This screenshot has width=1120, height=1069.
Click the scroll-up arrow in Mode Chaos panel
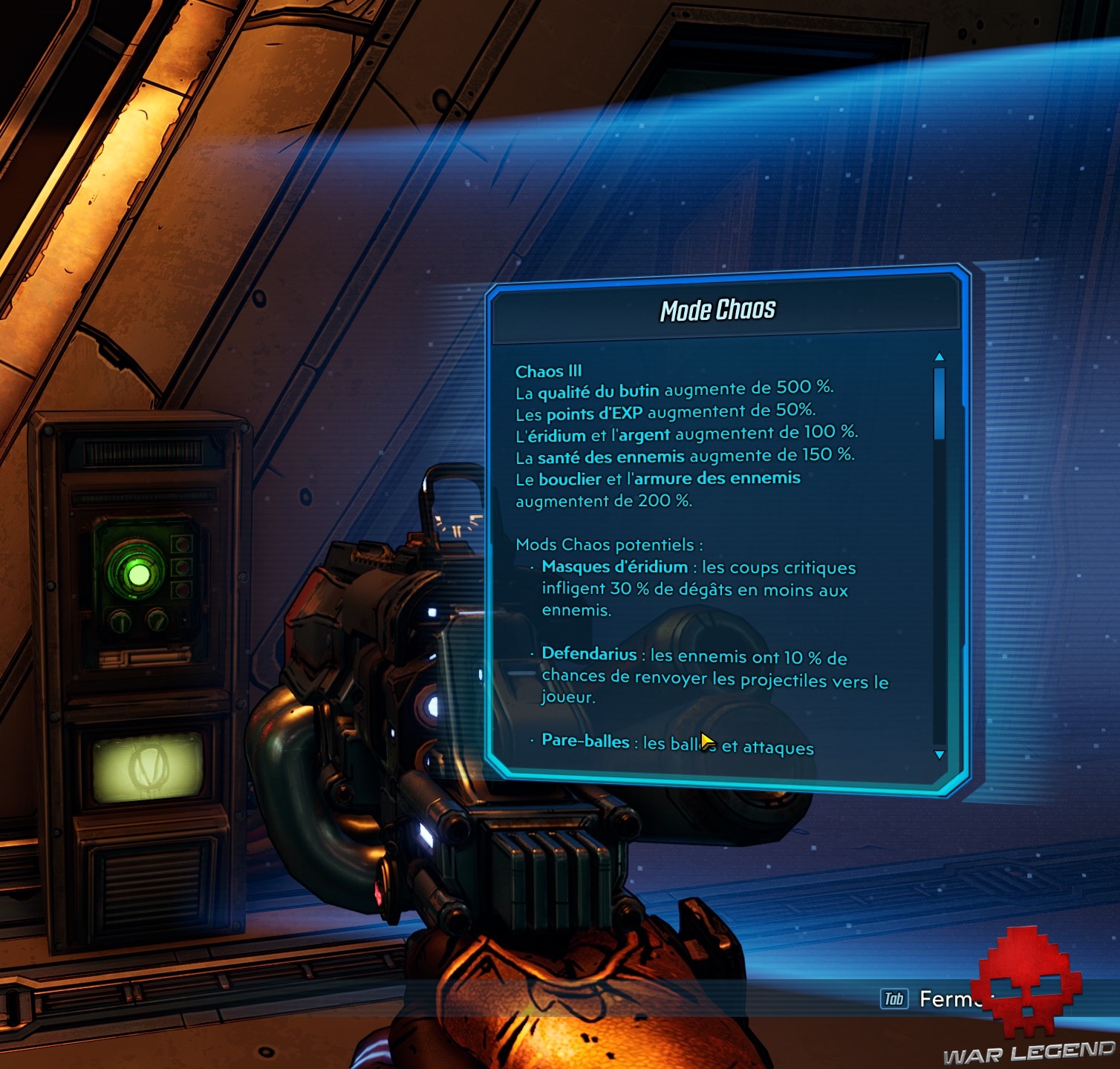coord(940,357)
